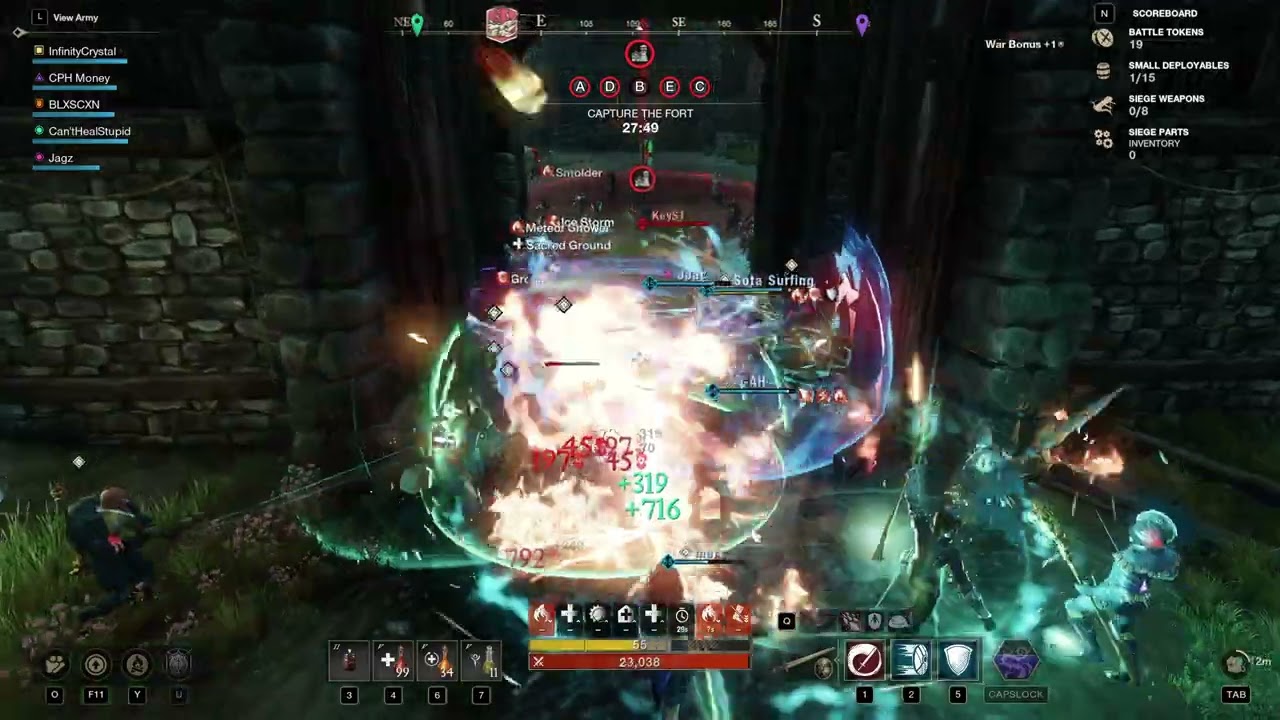Use the dark red potion slot

click(x=349, y=661)
